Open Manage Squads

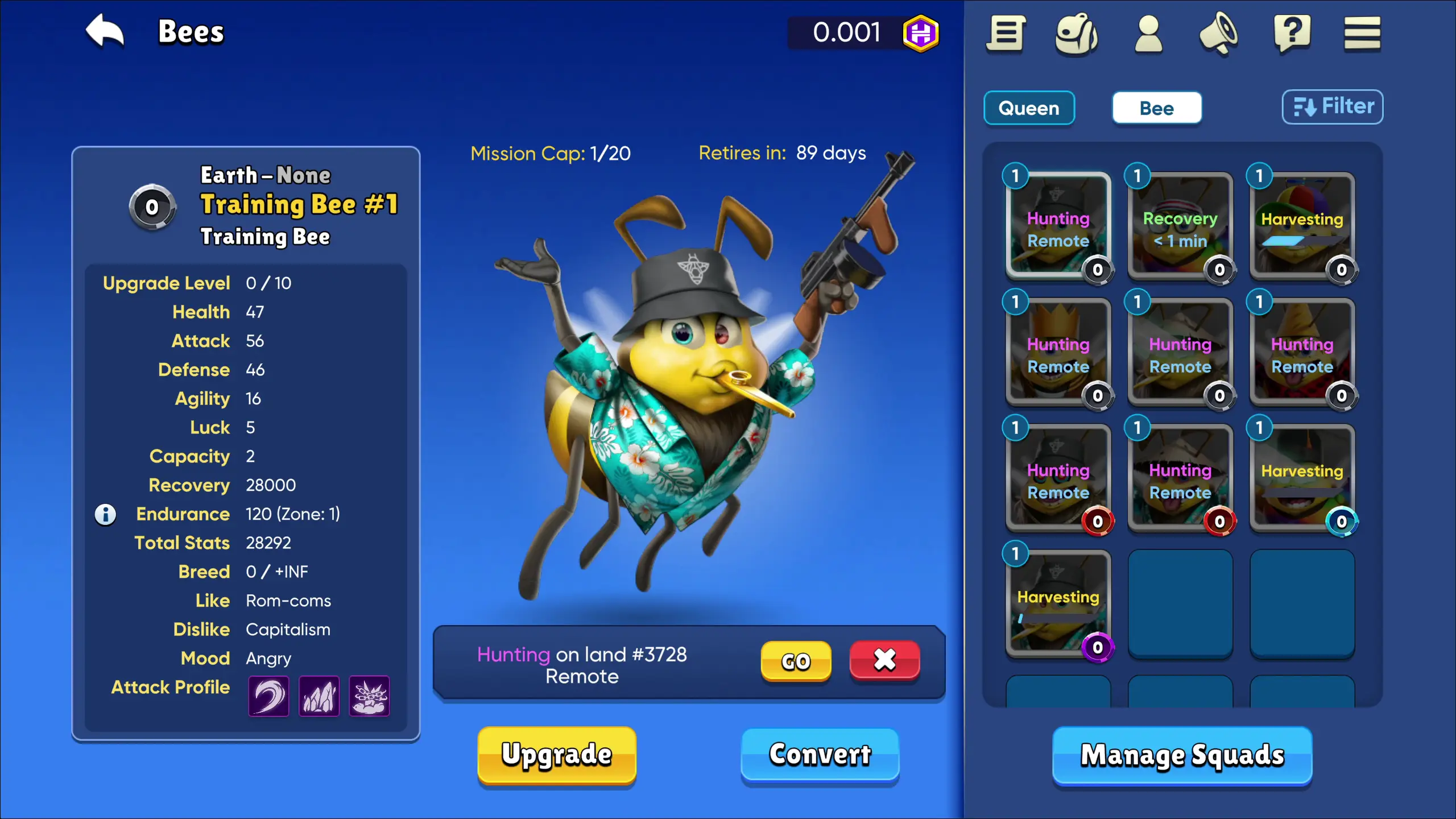(1182, 755)
